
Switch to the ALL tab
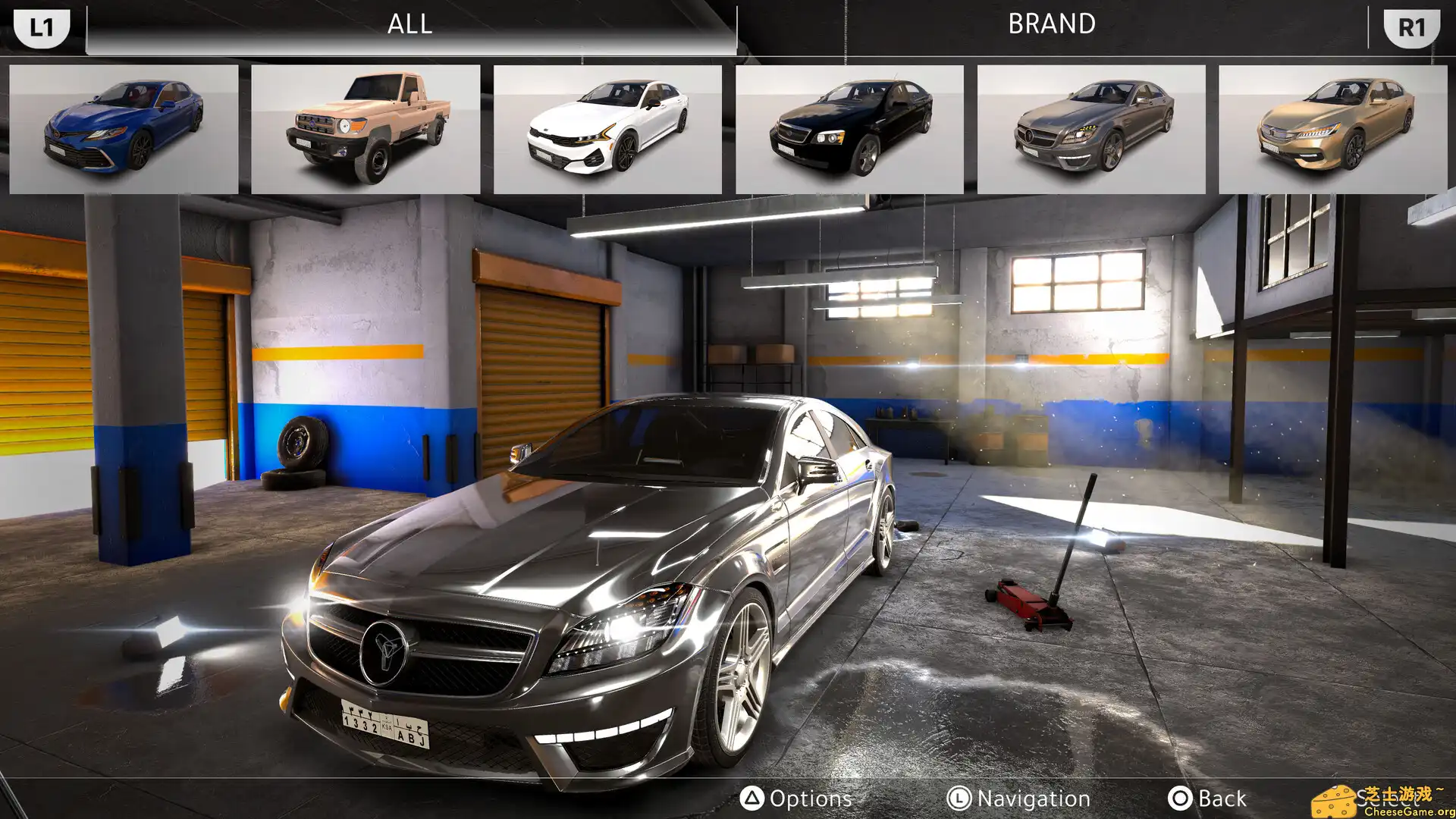(x=410, y=25)
